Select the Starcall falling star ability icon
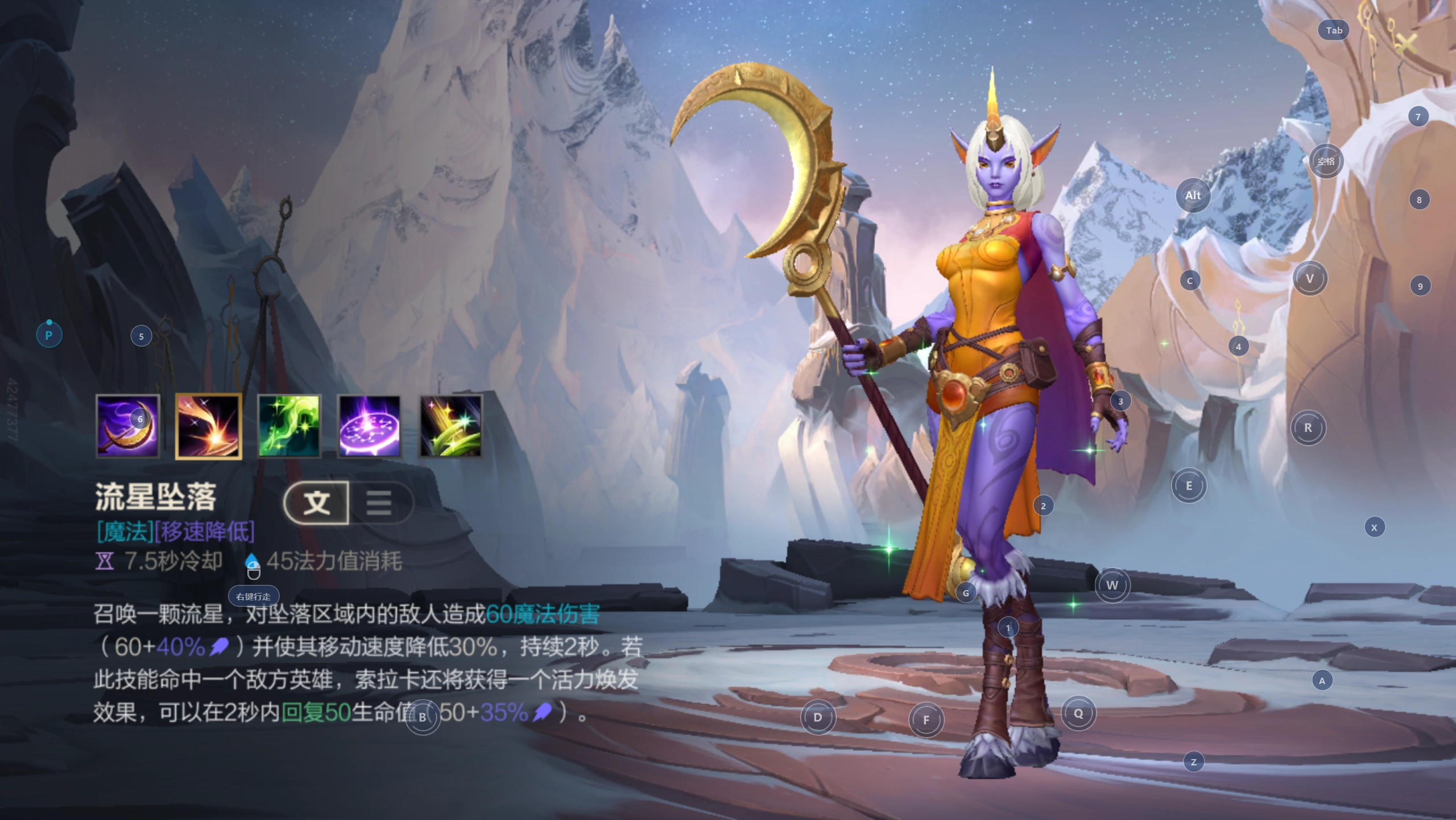The image size is (1456, 820). click(208, 426)
